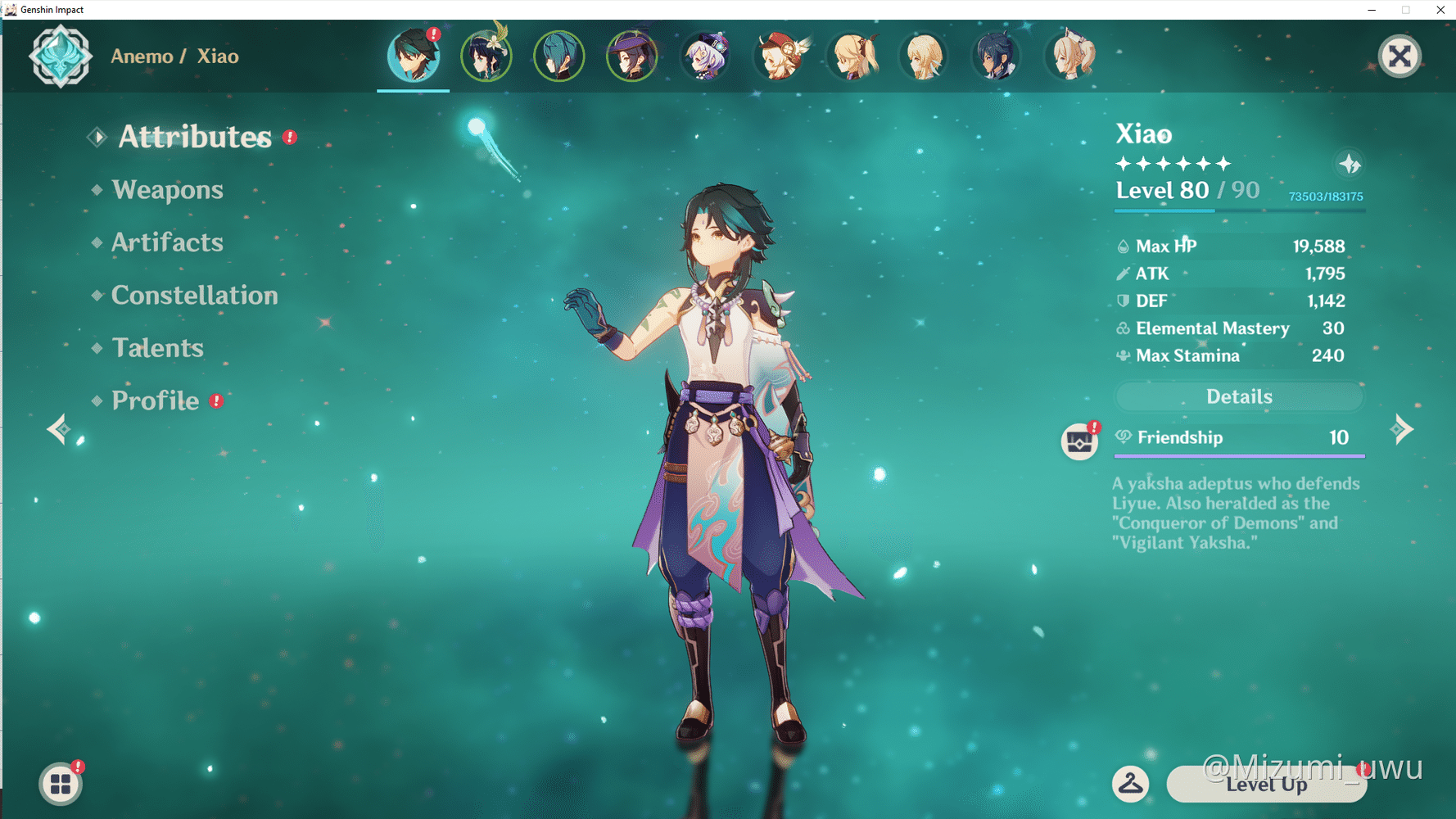Go to the Talents section
This screenshot has height=819, width=1456.
tap(157, 348)
